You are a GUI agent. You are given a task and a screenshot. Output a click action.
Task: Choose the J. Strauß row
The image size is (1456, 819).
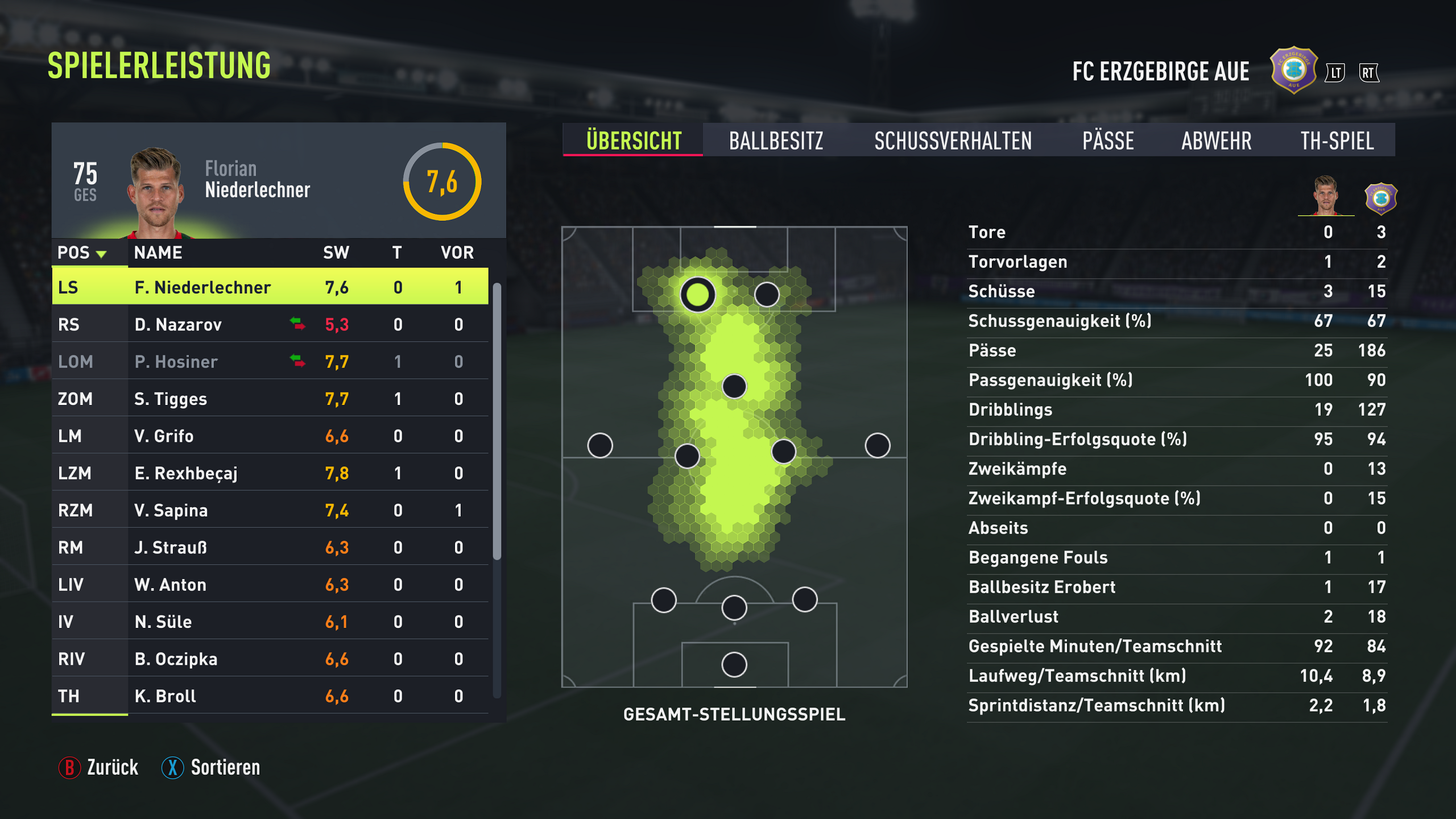pyautogui.click(x=270, y=548)
